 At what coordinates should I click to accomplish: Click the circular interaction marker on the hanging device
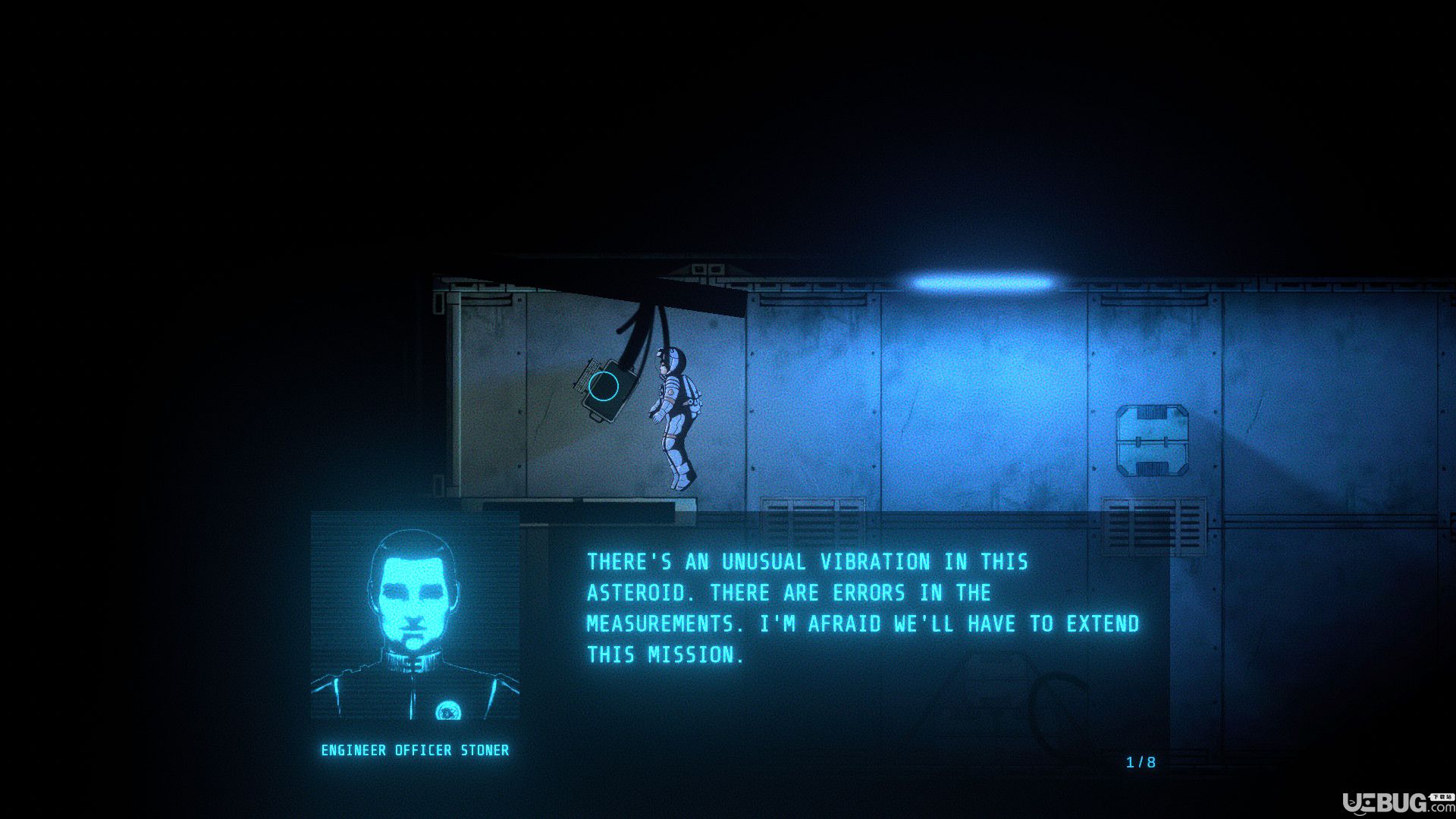pos(604,386)
